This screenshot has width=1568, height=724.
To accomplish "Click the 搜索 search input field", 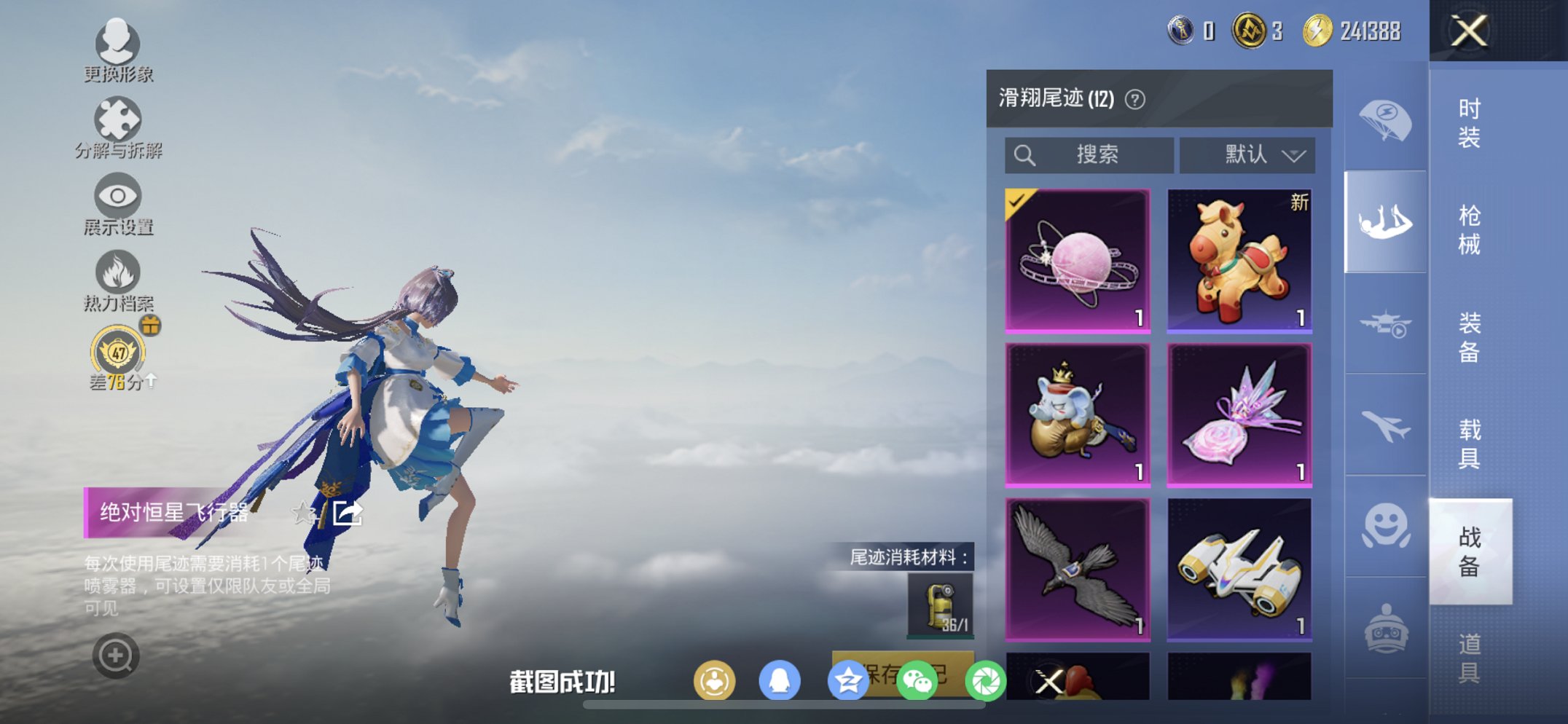I will (x=1093, y=154).
